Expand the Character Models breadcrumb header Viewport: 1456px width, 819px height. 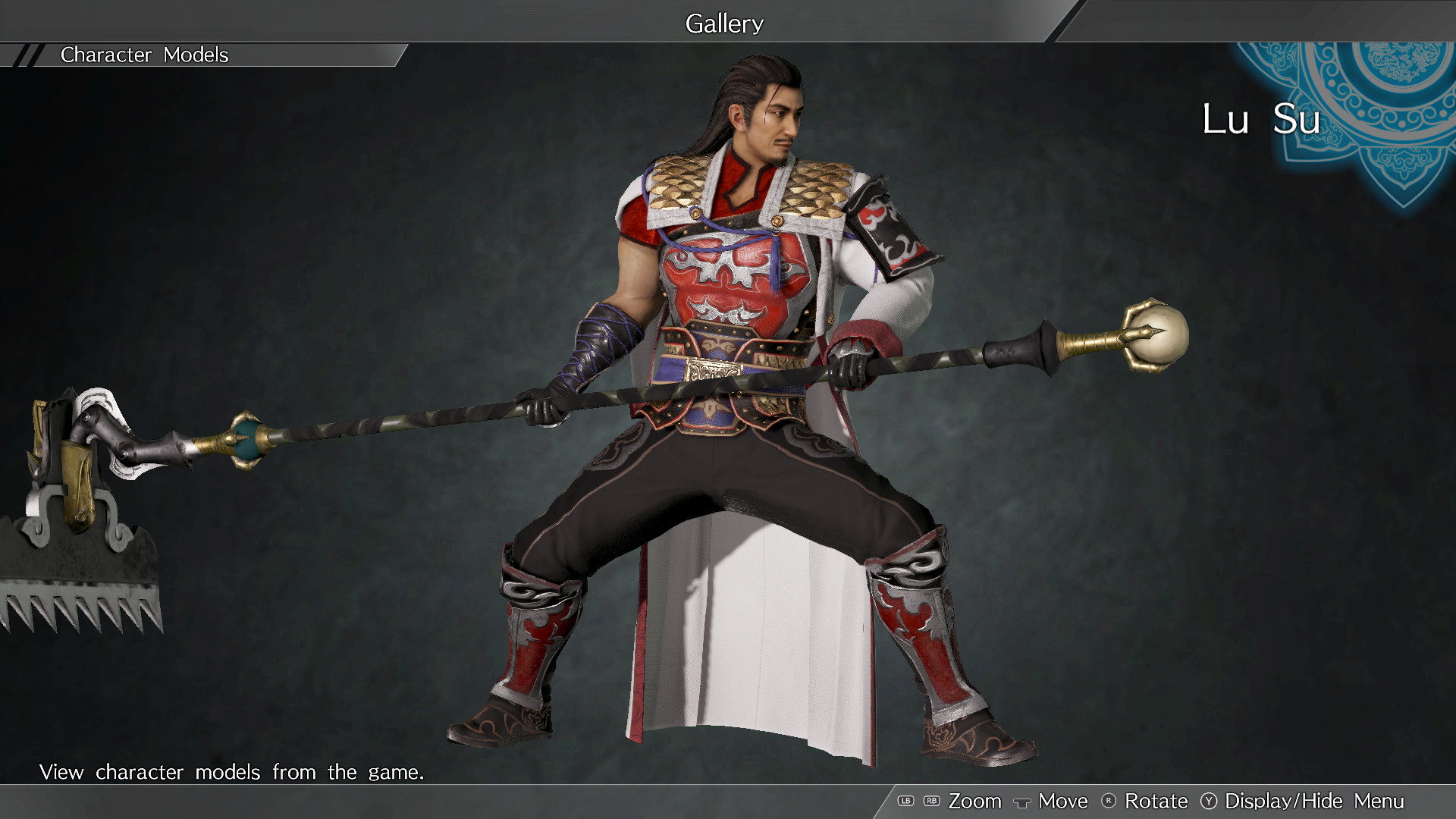click(x=144, y=54)
